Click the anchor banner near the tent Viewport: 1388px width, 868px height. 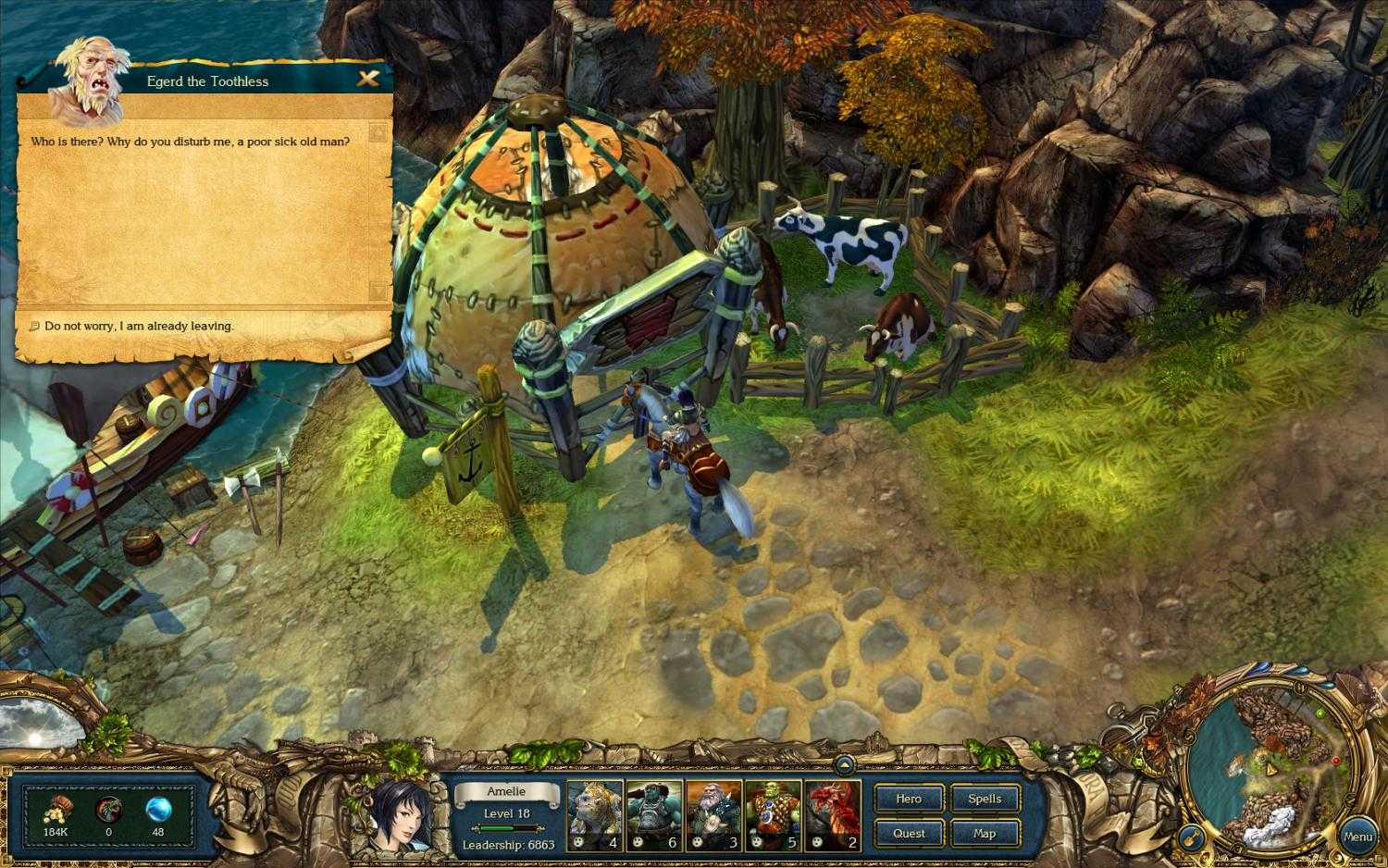470,458
